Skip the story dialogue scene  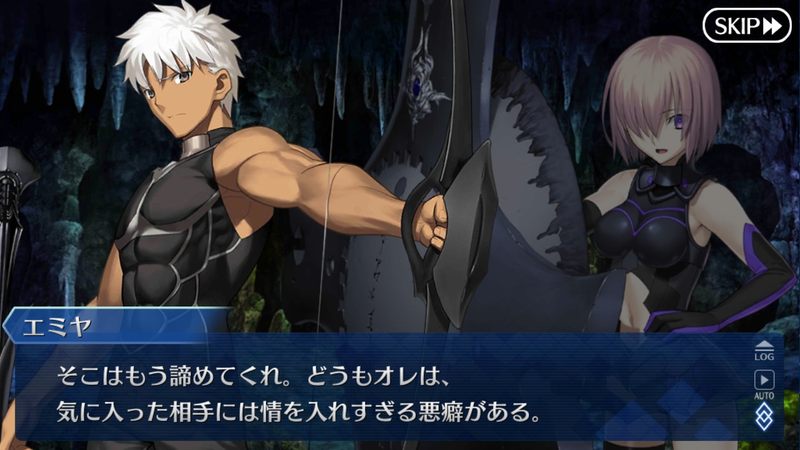click(746, 26)
